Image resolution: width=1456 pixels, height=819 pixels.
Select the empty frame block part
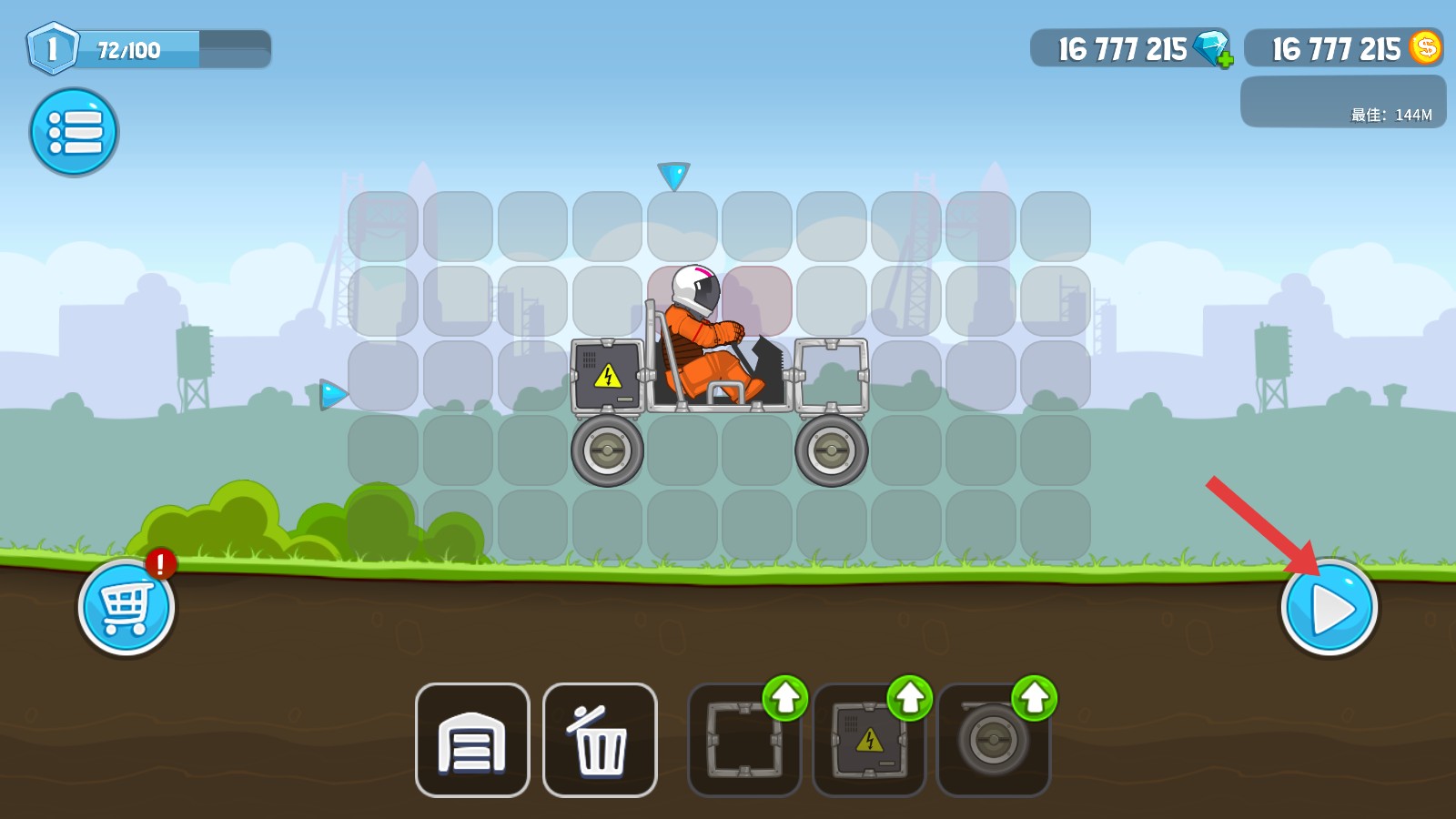pyautogui.click(x=741, y=743)
